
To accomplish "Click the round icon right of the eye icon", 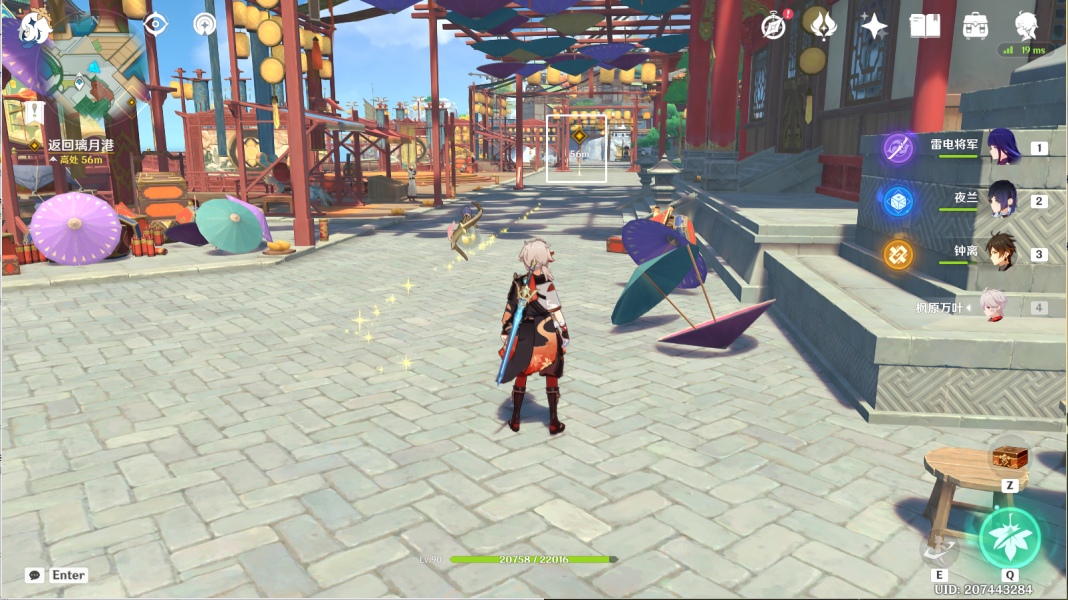I will pyautogui.click(x=206, y=25).
